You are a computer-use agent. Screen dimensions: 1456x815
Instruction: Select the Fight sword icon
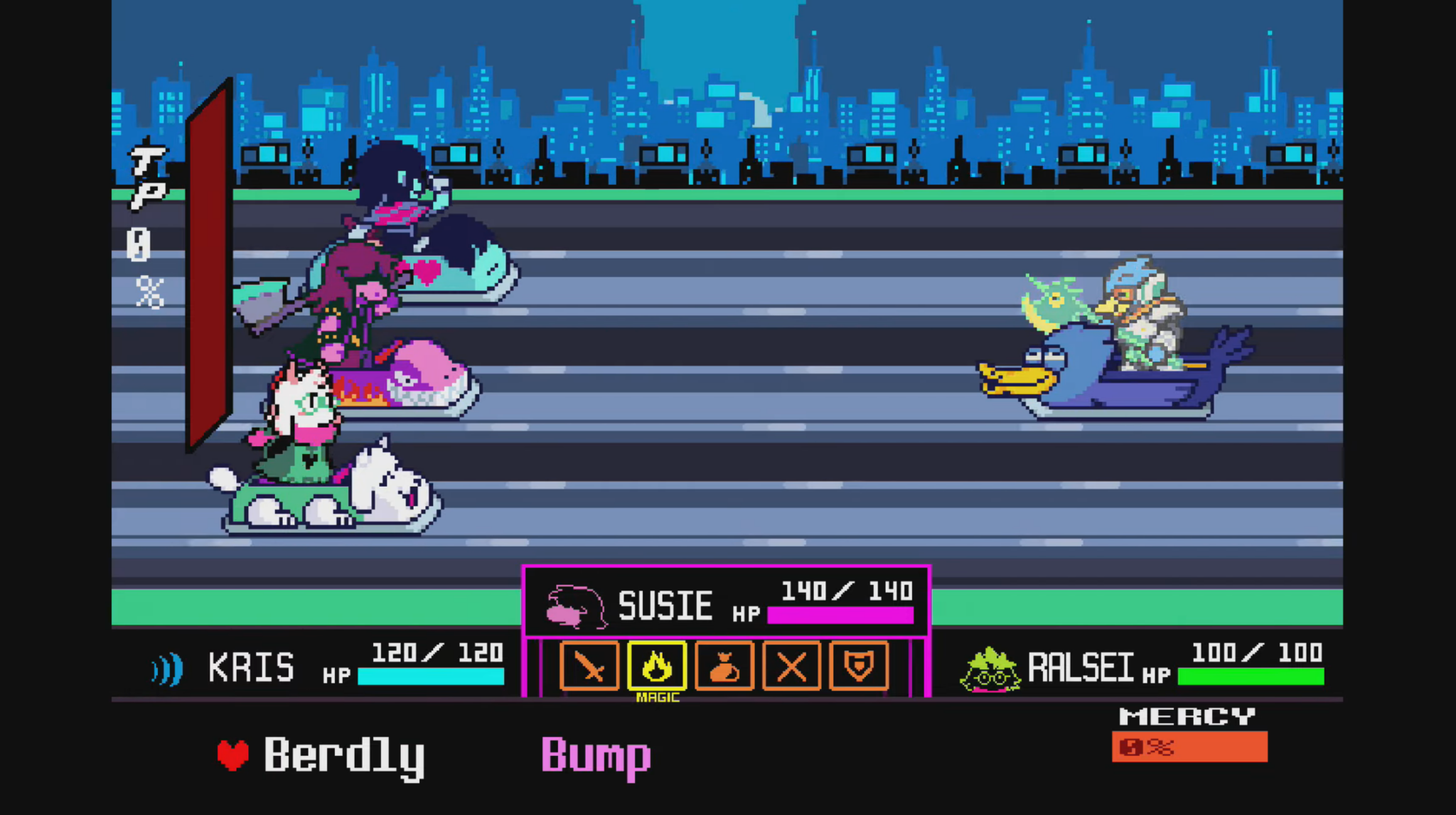pyautogui.click(x=590, y=666)
